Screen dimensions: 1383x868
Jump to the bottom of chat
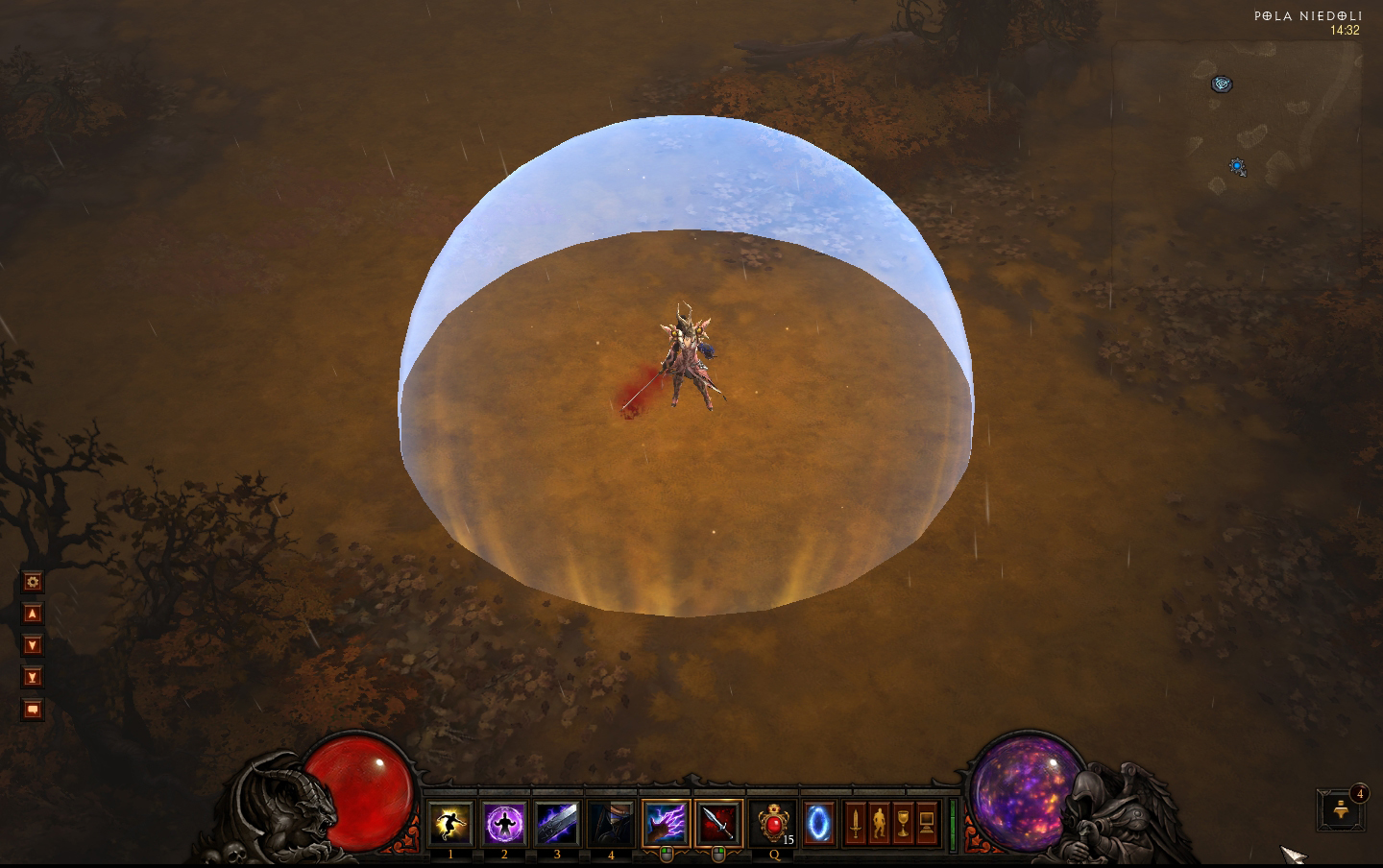[33, 677]
